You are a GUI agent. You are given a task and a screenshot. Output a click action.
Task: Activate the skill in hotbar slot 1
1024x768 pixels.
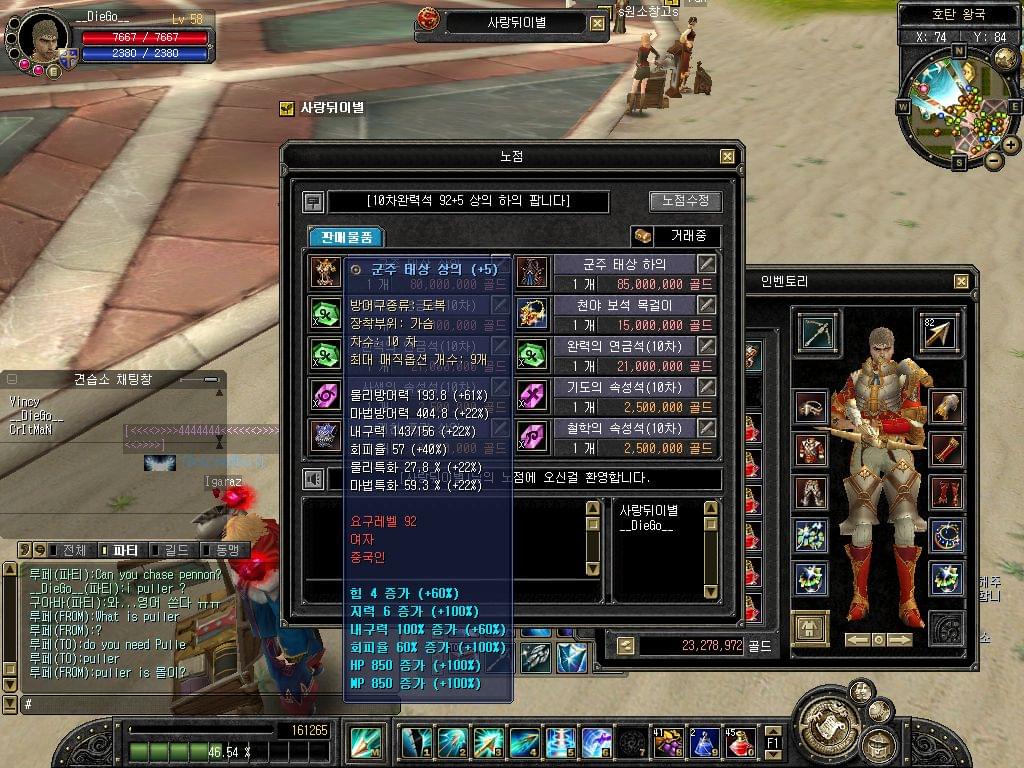417,742
